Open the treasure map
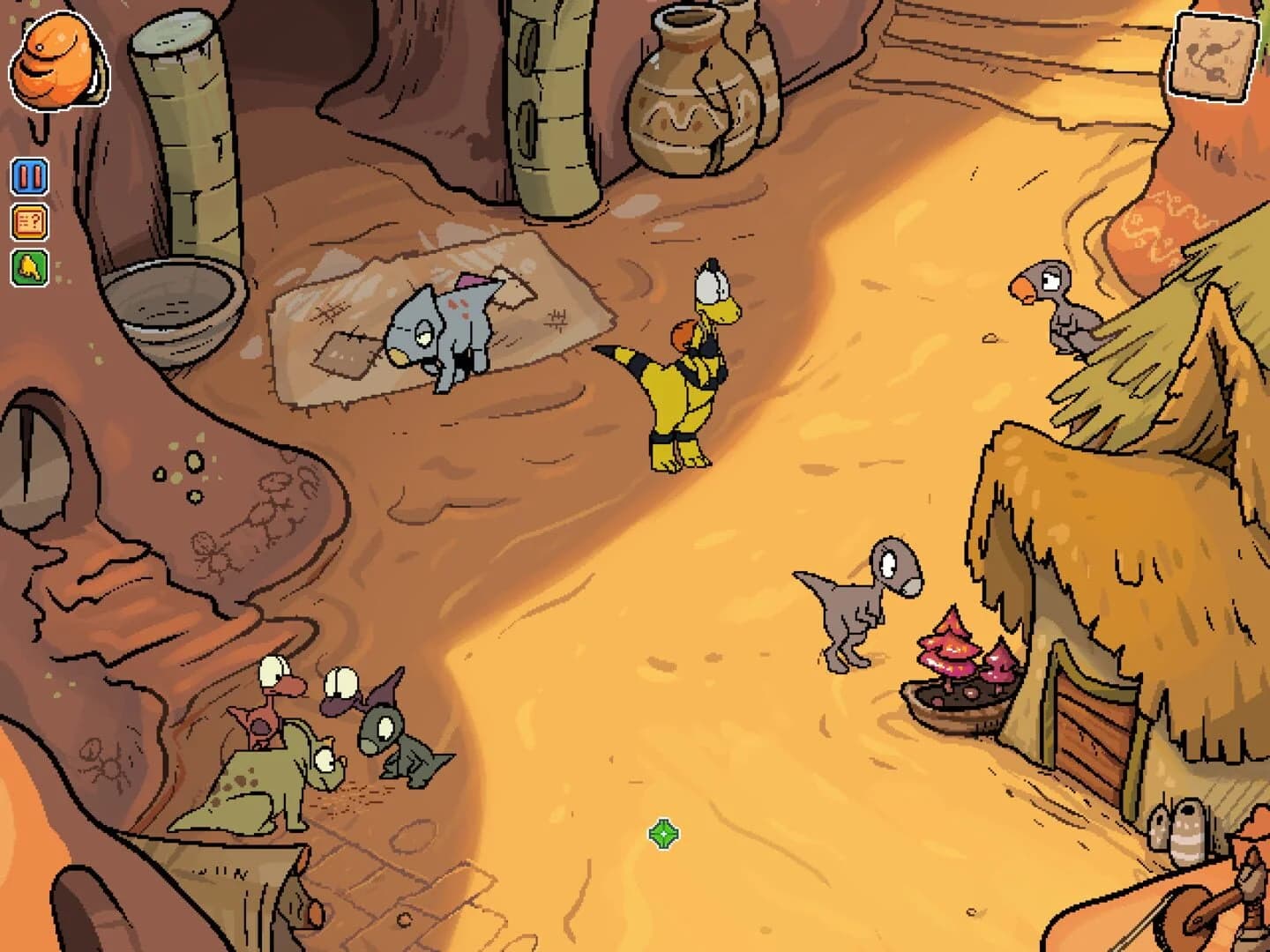1270x952 pixels. coord(1212,57)
